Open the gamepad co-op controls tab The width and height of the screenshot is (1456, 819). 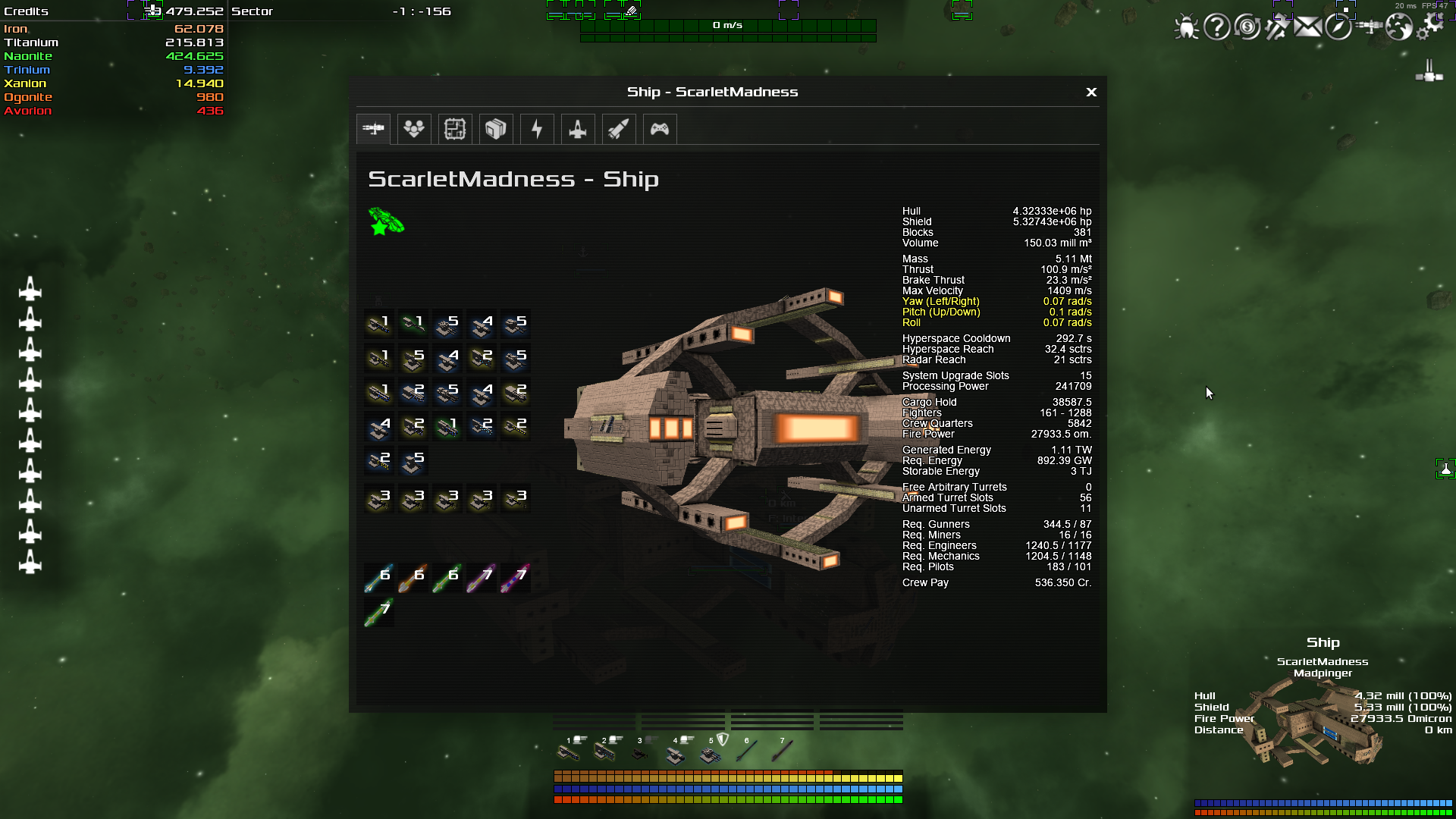tap(660, 129)
